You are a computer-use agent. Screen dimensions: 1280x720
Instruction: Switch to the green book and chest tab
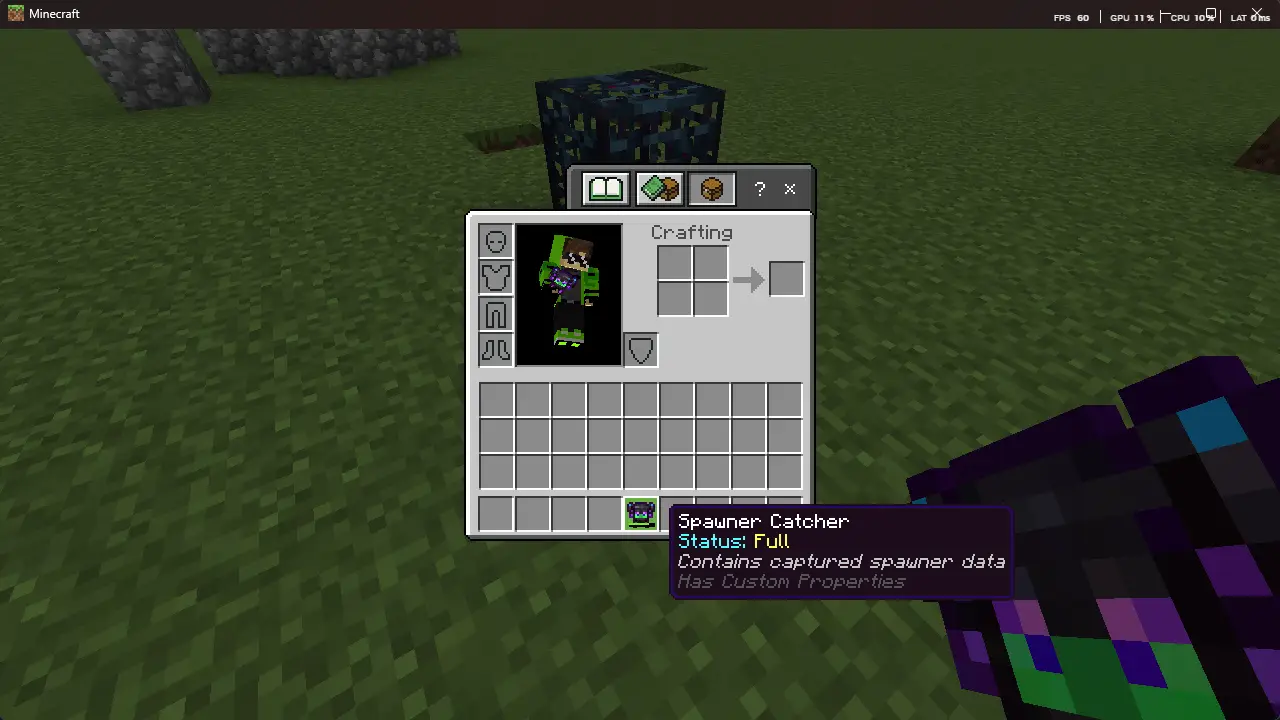tap(659, 188)
